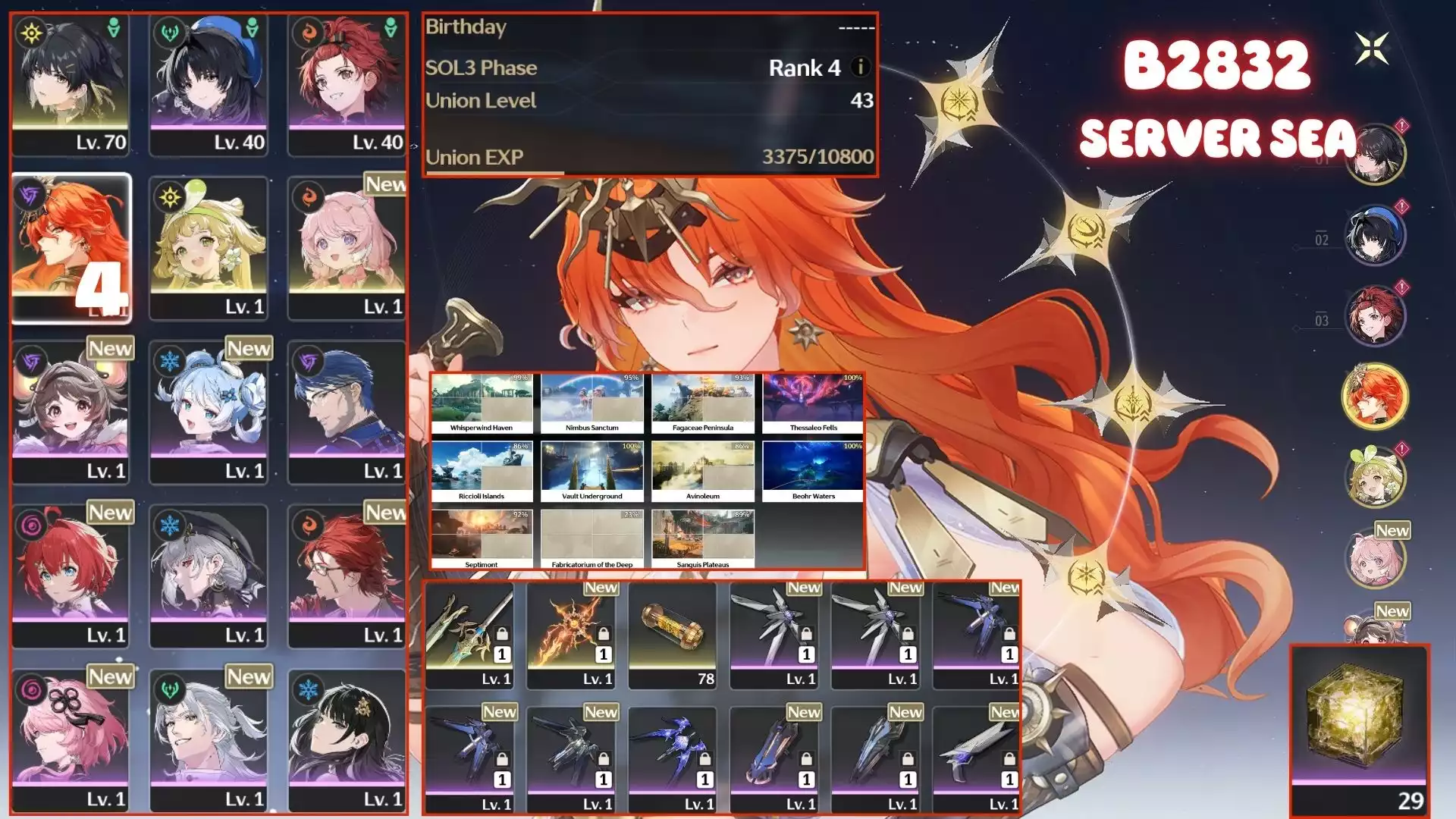
Task: Select the light-blue haired glacio resonator
Action: tap(209, 411)
